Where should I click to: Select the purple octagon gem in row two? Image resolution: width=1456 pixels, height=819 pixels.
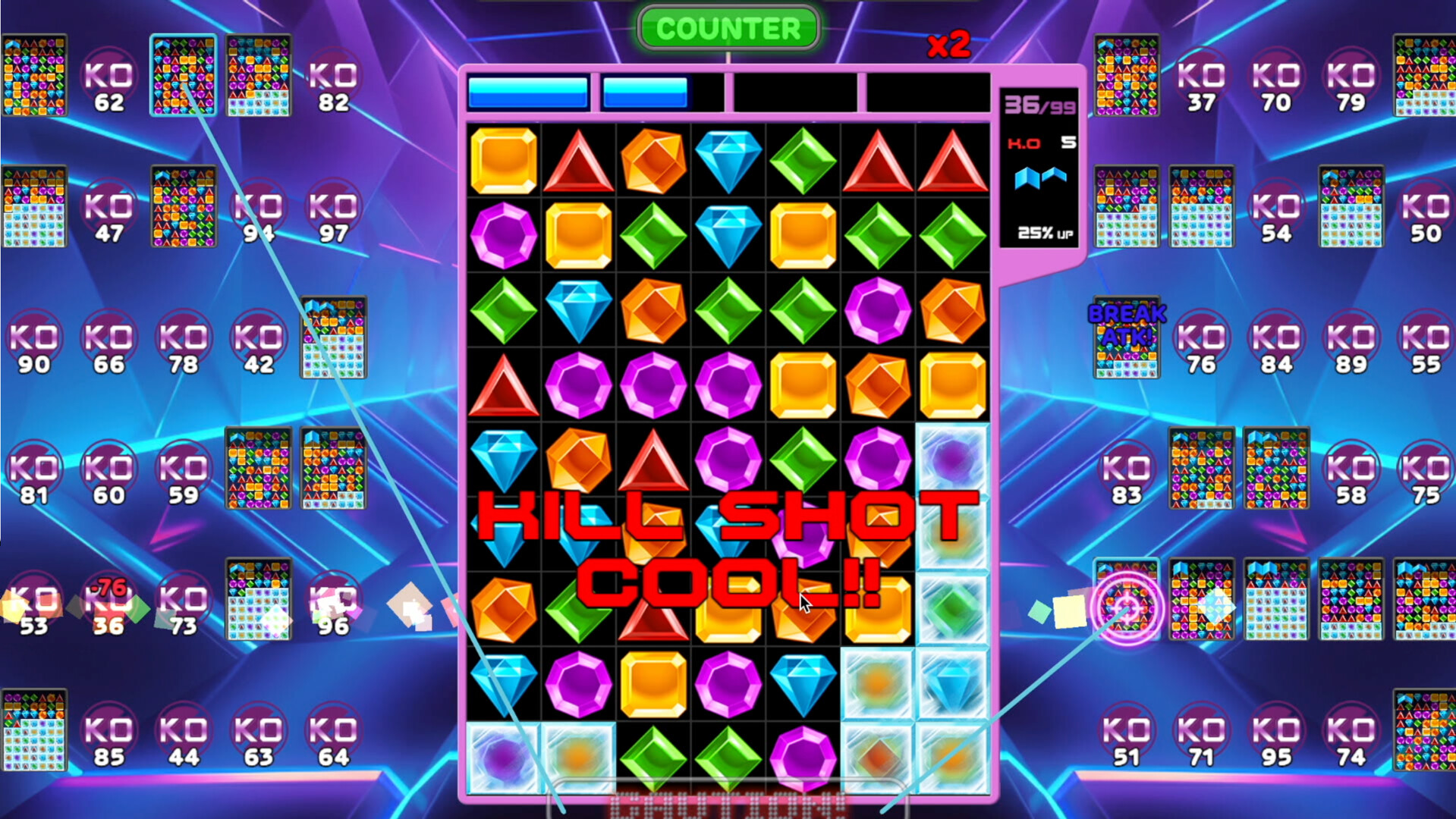505,235
